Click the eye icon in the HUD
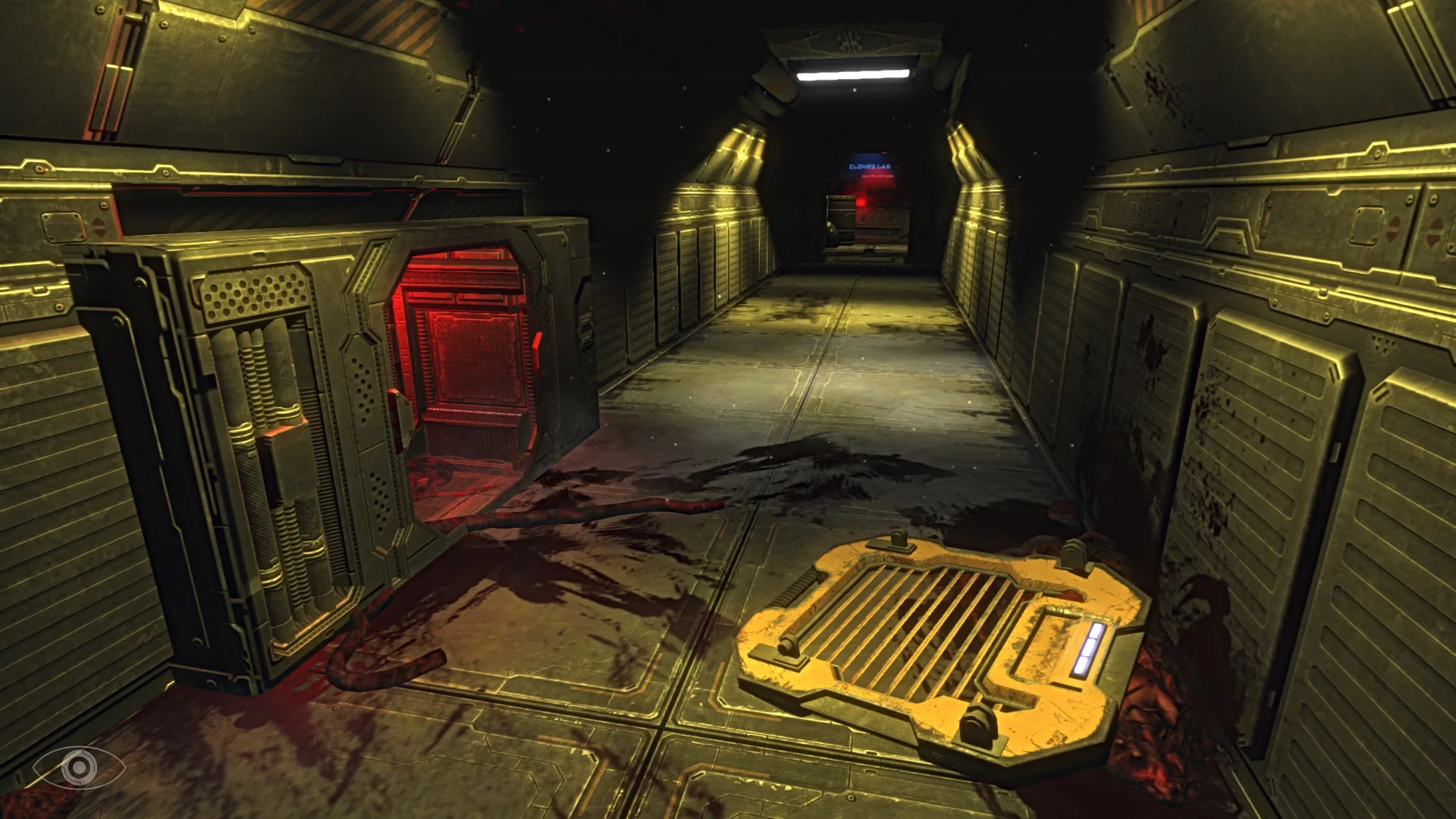Viewport: 1456px width, 819px height. (79, 767)
